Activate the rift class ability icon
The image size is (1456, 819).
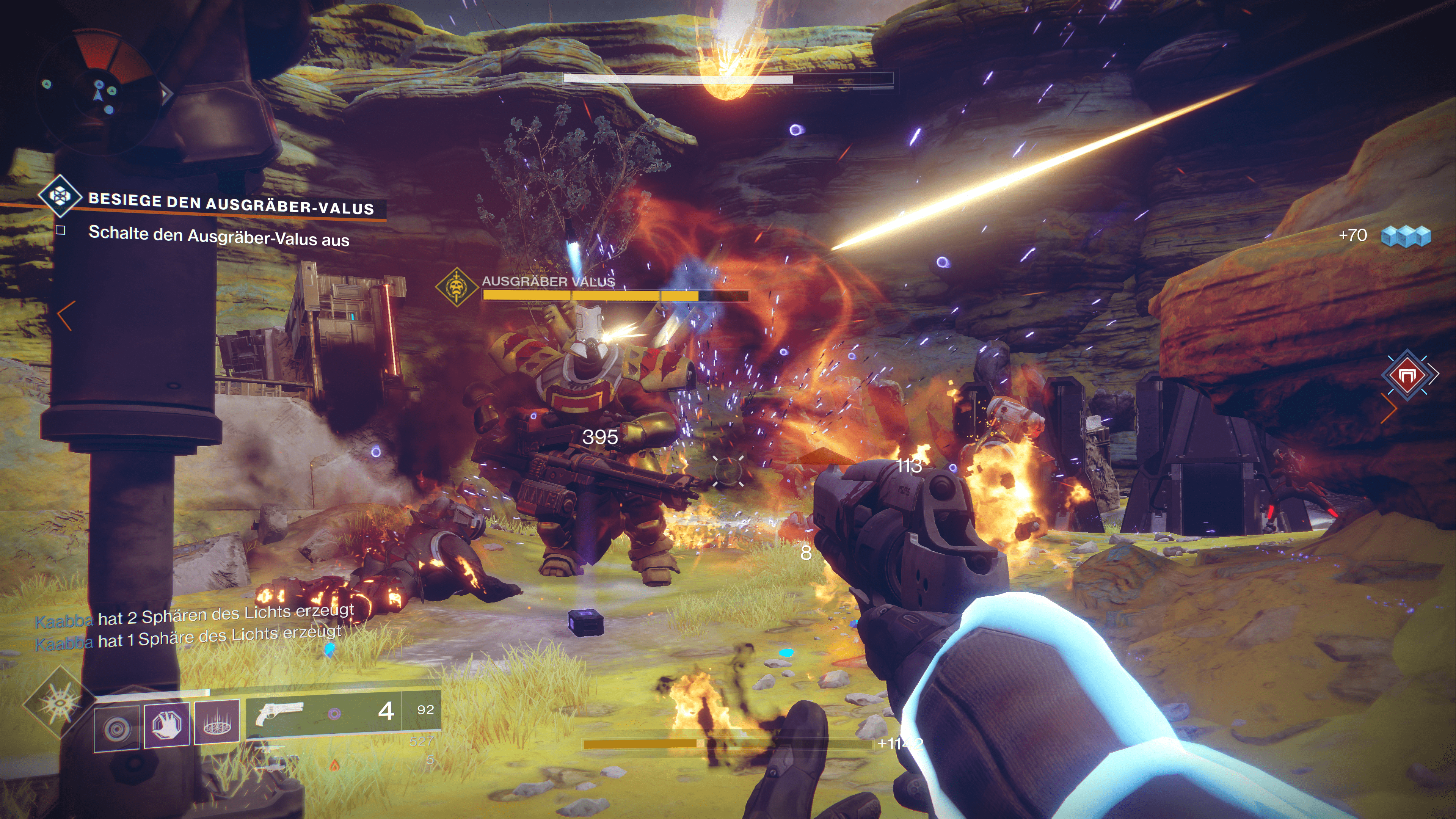click(217, 722)
